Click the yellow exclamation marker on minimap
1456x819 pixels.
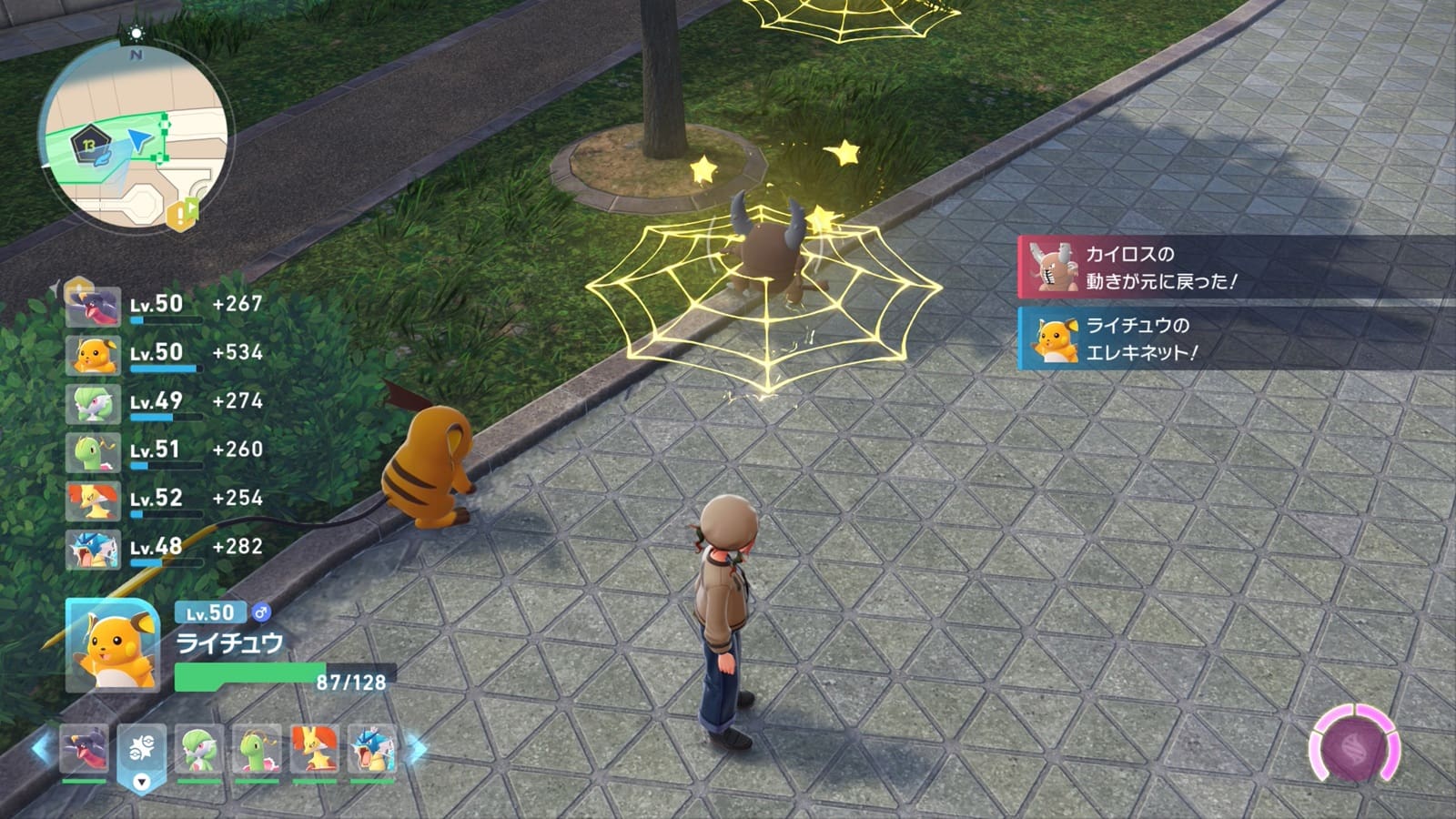[181, 214]
